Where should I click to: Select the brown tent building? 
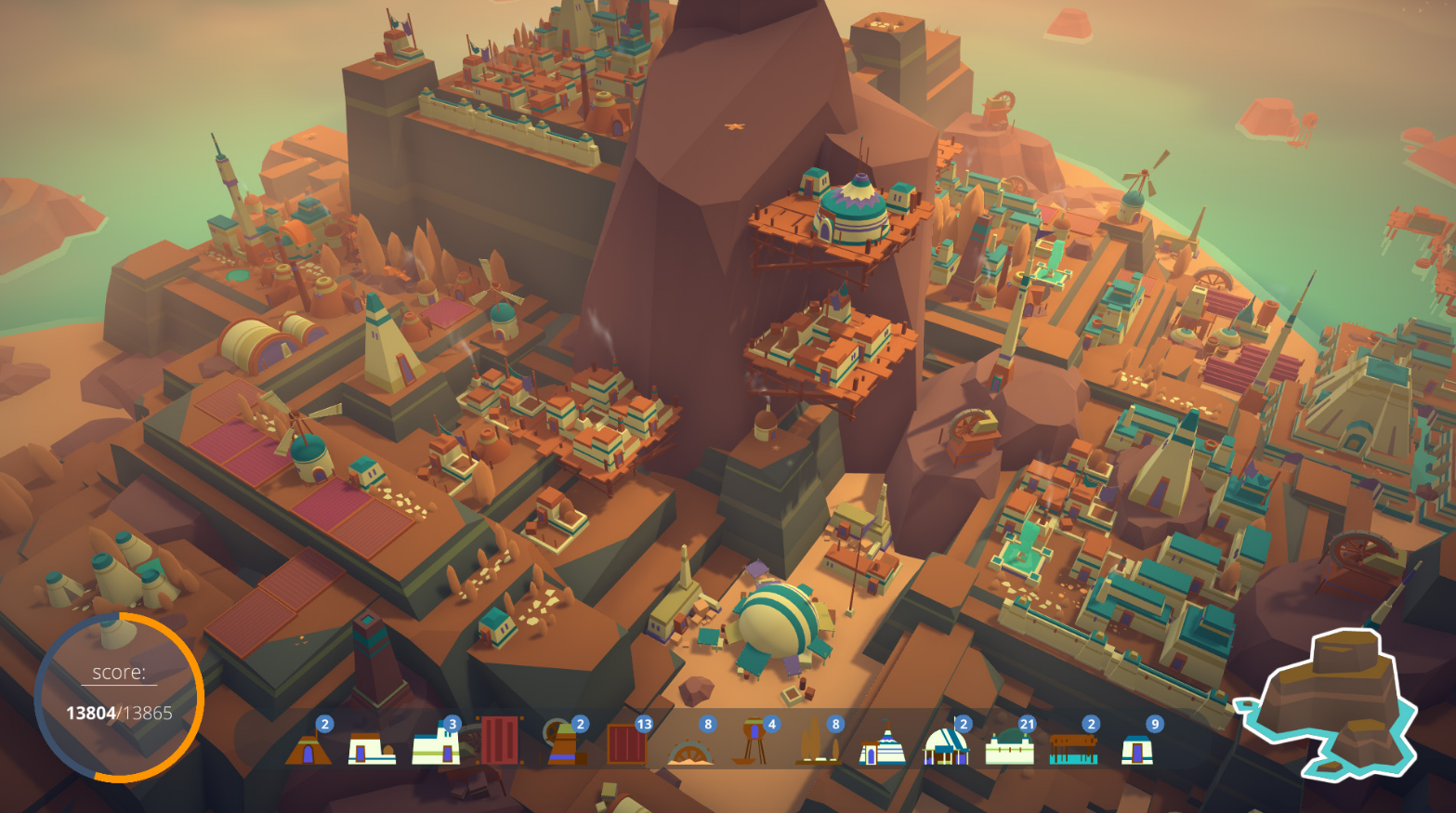coord(308,748)
